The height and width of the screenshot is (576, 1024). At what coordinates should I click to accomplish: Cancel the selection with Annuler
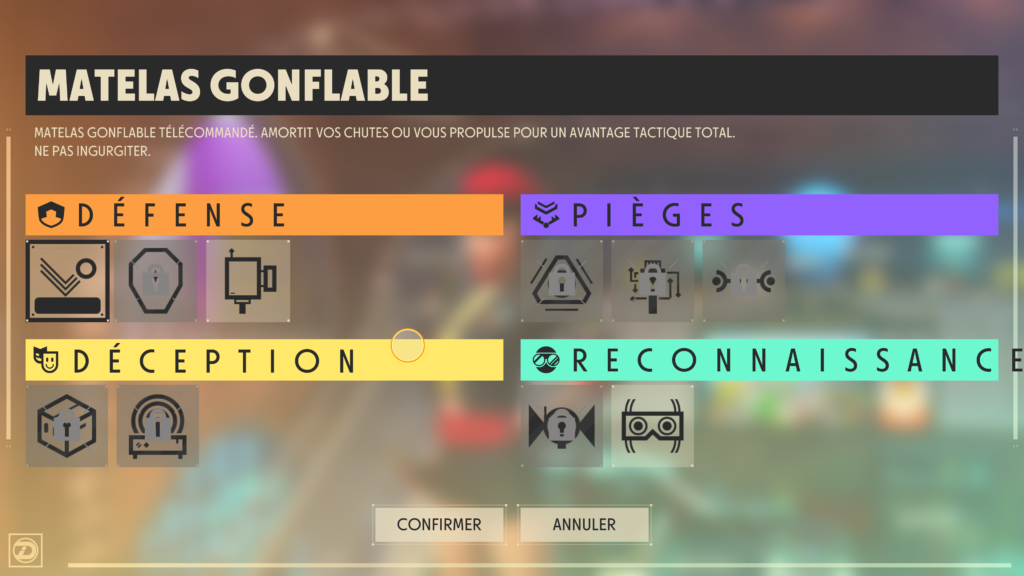[584, 524]
